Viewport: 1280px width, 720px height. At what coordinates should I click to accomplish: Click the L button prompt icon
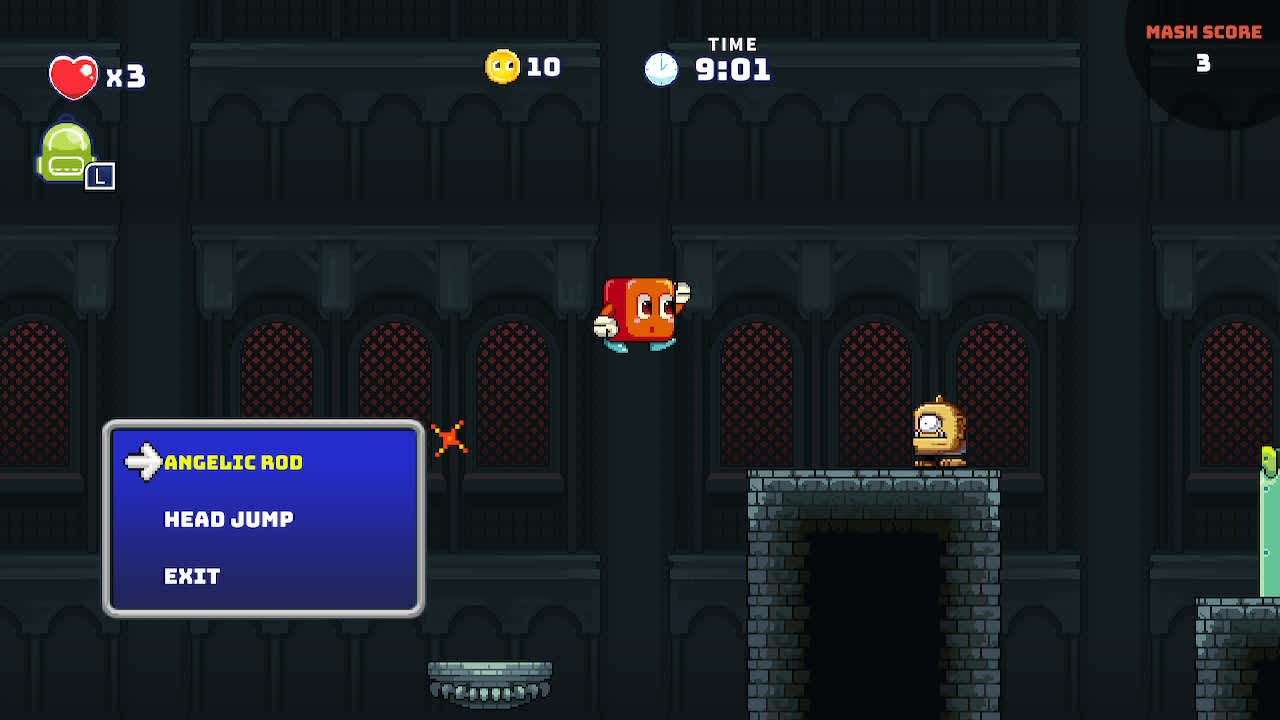pyautogui.click(x=103, y=178)
